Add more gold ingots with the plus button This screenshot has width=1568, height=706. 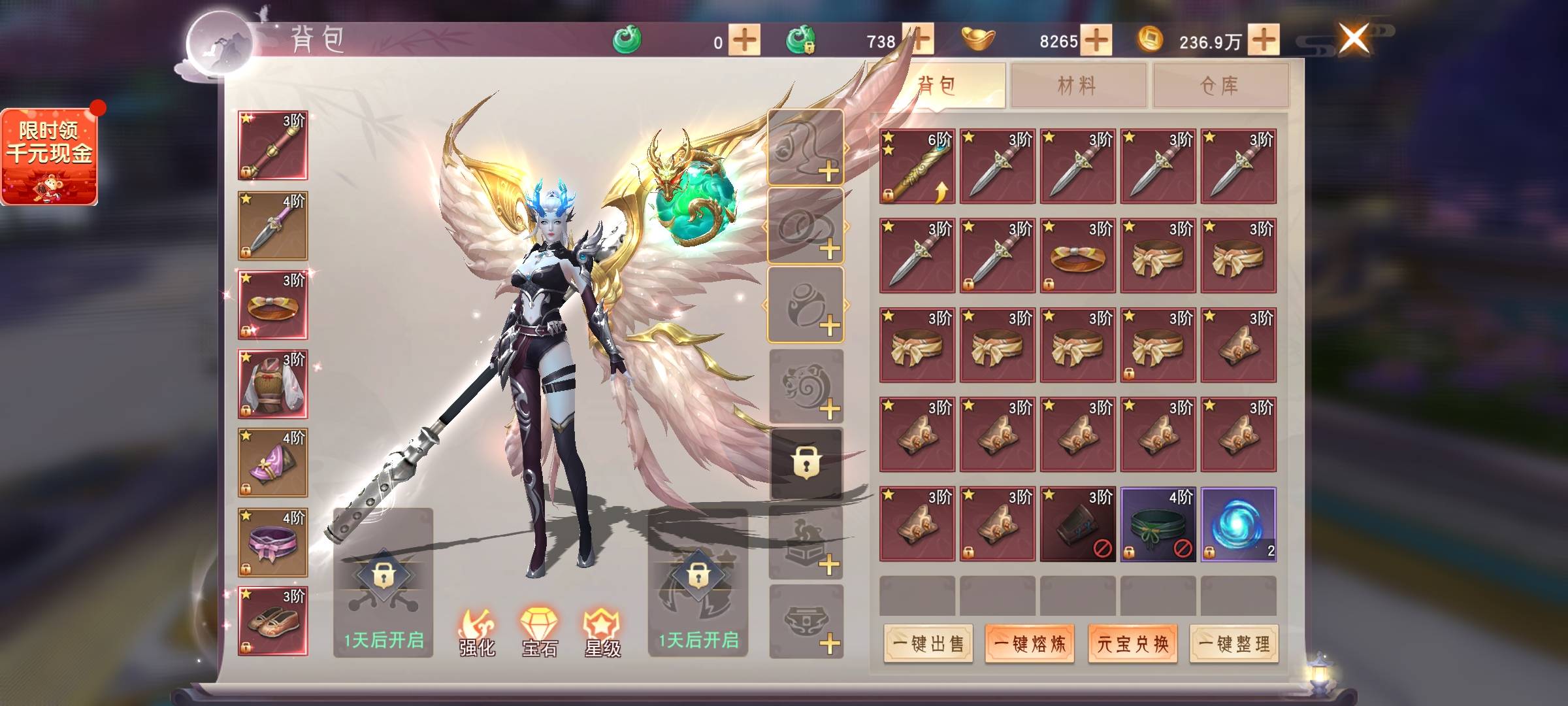point(1096,40)
